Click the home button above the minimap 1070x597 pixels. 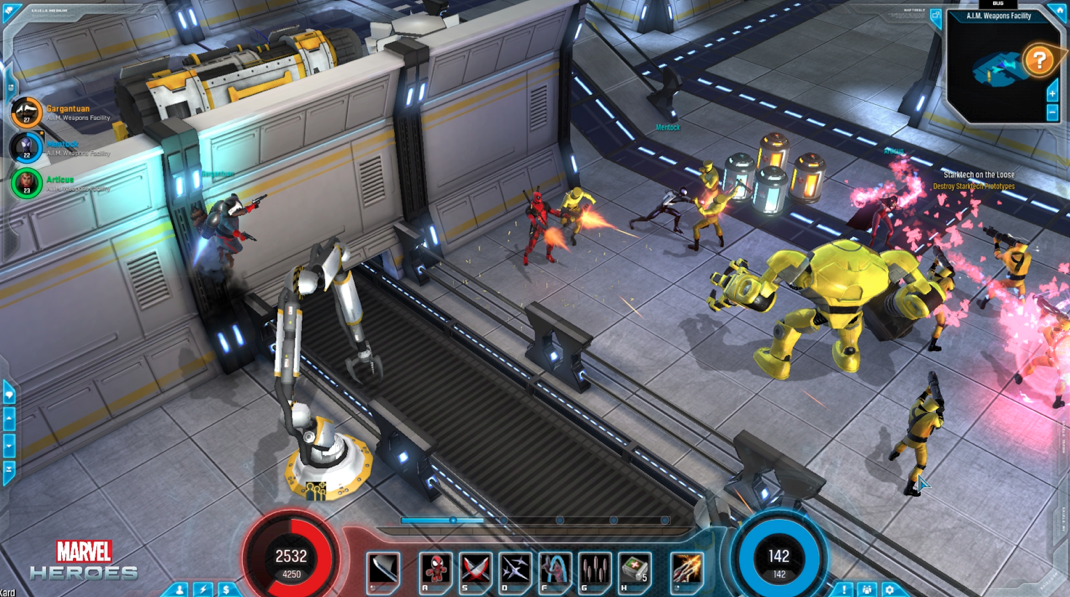coord(1058,13)
